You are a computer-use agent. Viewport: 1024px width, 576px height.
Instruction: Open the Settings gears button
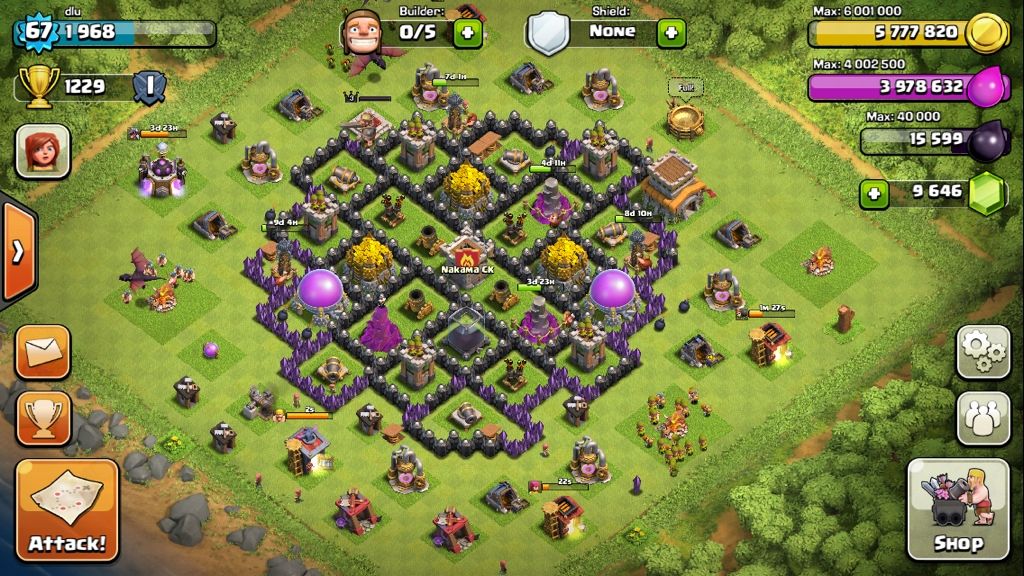(x=983, y=351)
